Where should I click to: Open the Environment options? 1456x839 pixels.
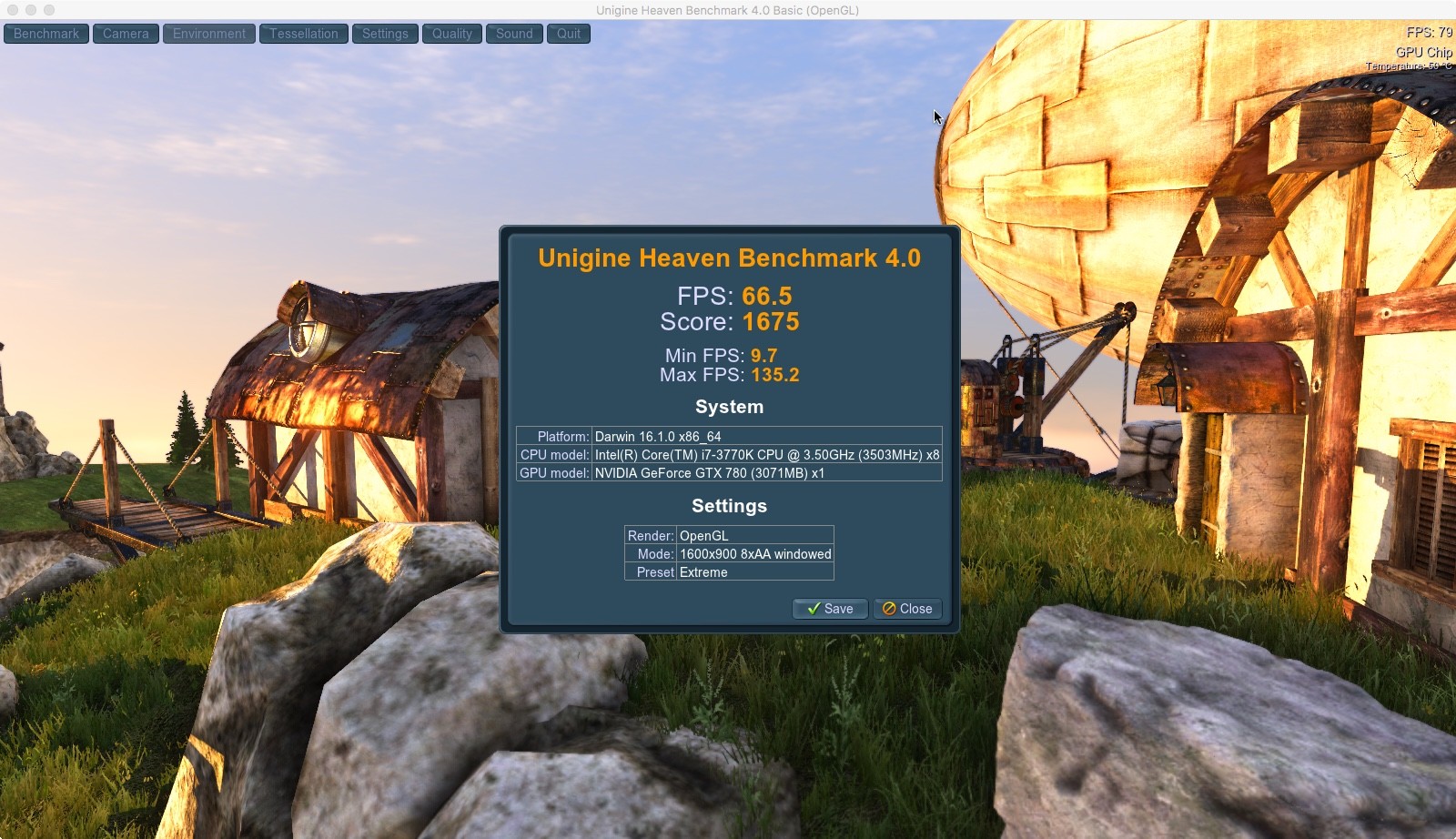(209, 34)
